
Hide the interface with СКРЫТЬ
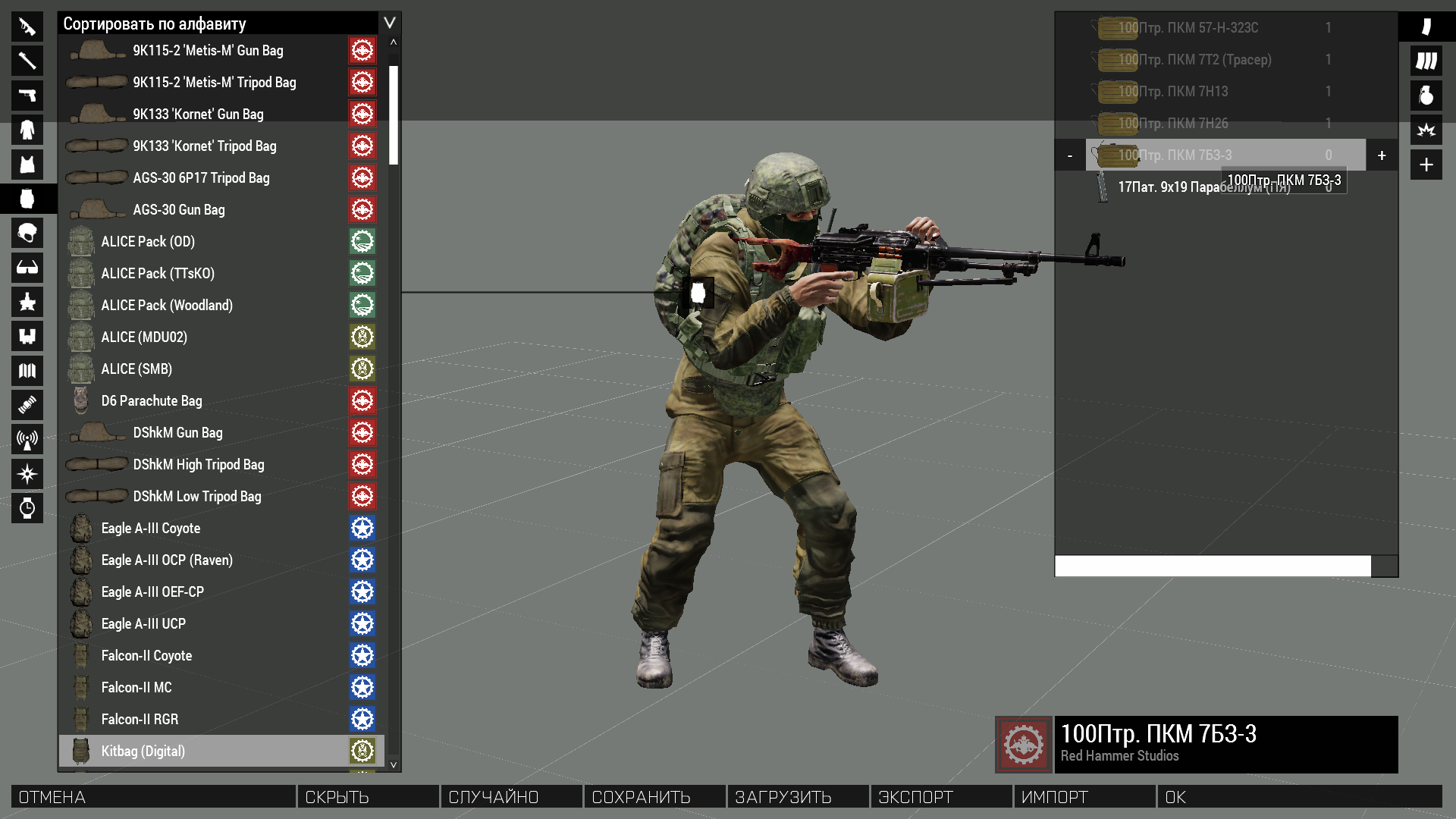tap(368, 797)
